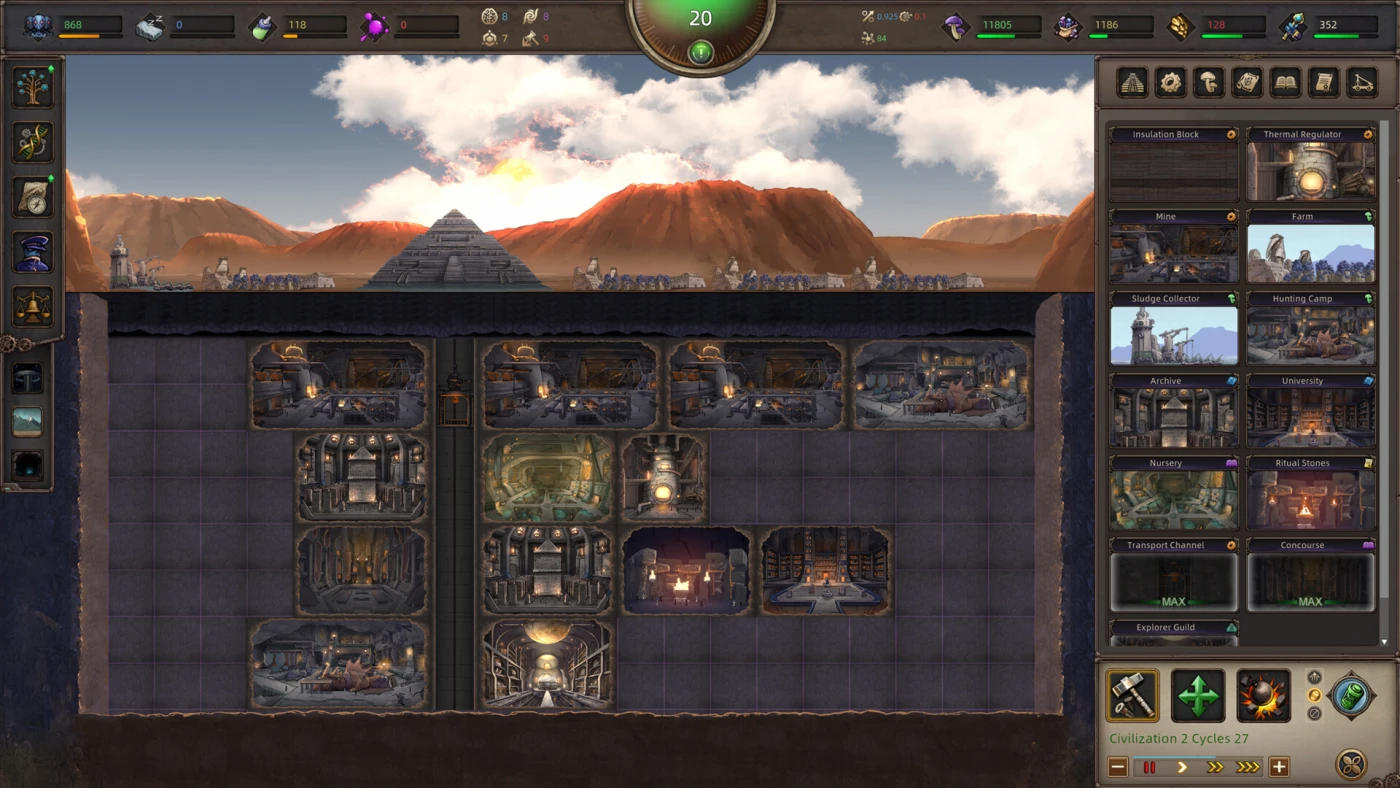This screenshot has width=1400, height=788.
Task: Activate the bomb demolish tool
Action: tap(1263, 696)
